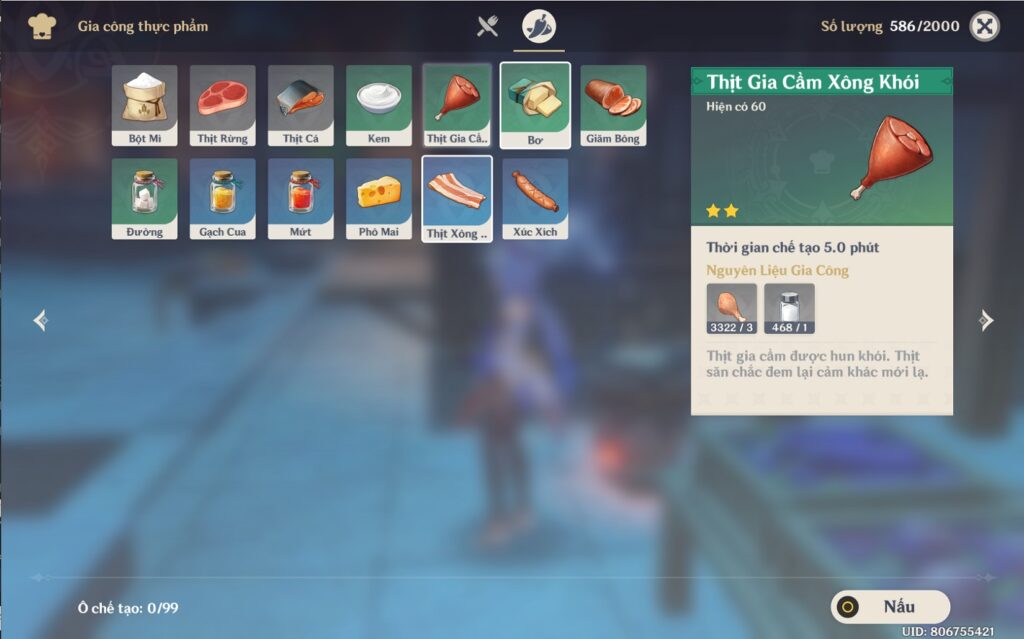
Task: Choose the Thịt Rừng raw meat item
Action: click(x=223, y=106)
